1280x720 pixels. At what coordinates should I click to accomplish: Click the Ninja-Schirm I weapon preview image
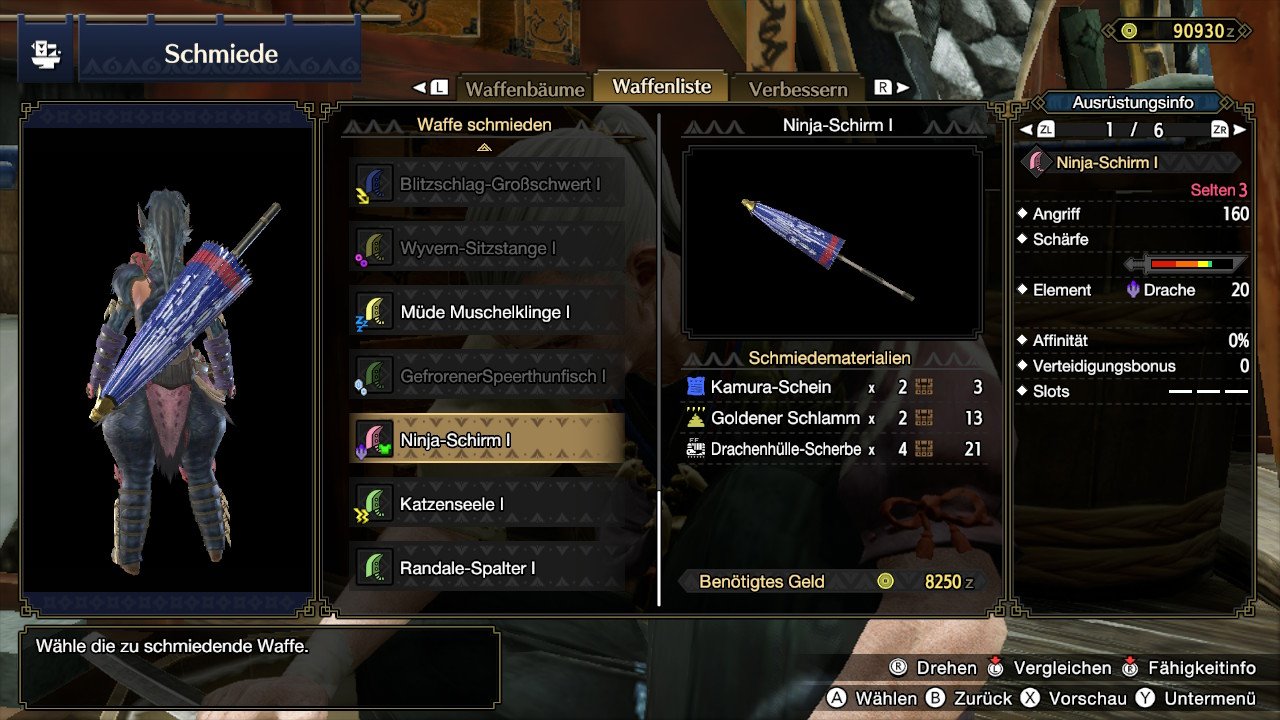coord(832,242)
